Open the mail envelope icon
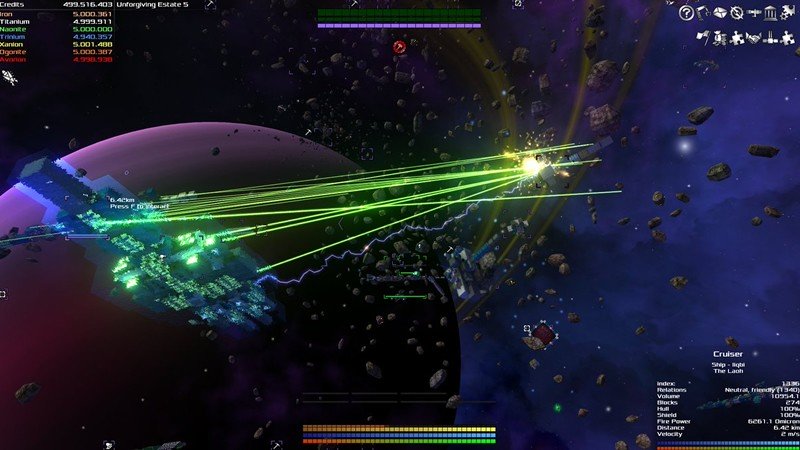The image size is (800, 450). tap(720, 12)
